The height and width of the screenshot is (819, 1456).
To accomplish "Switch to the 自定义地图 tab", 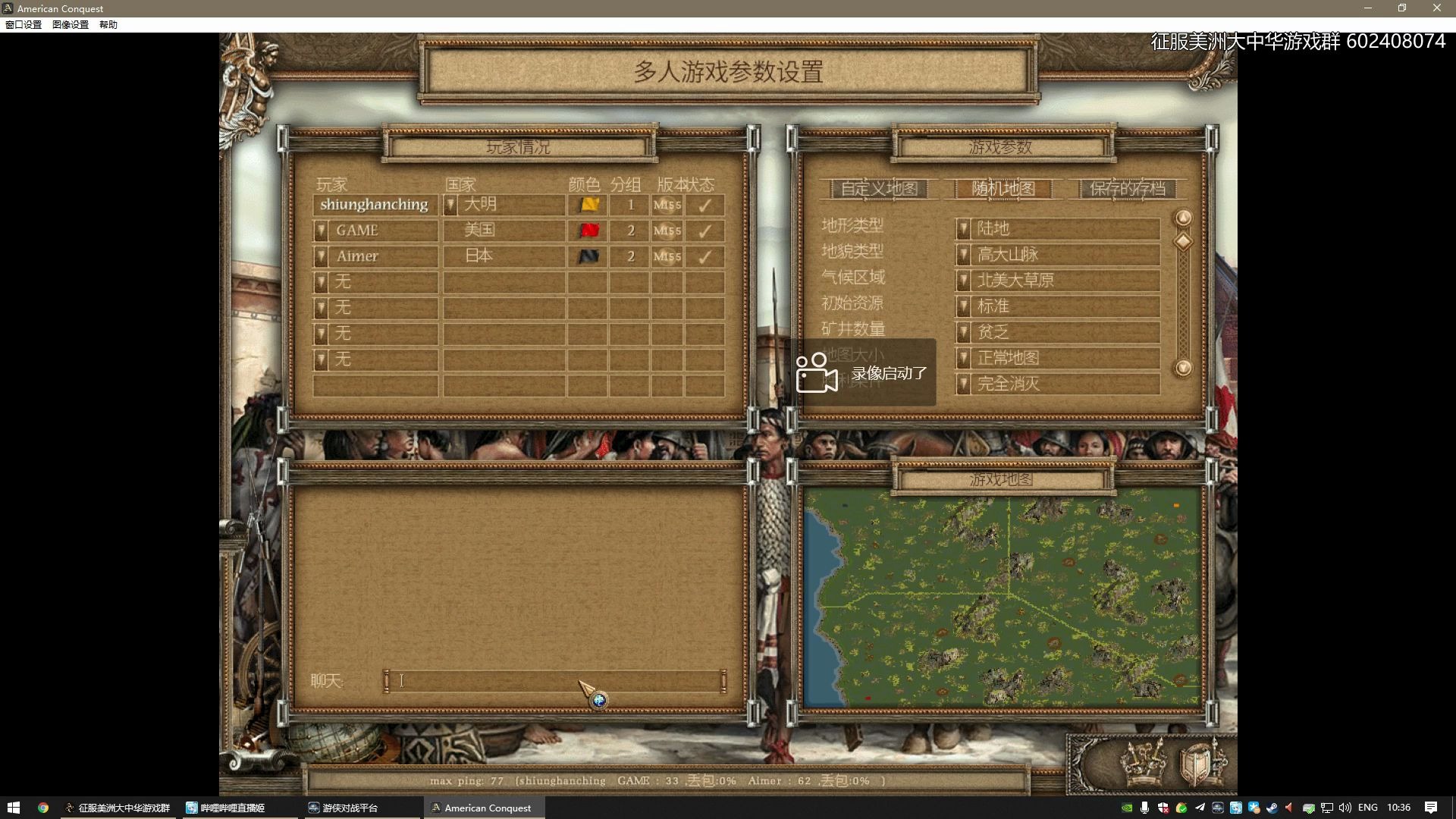I will pyautogui.click(x=879, y=189).
